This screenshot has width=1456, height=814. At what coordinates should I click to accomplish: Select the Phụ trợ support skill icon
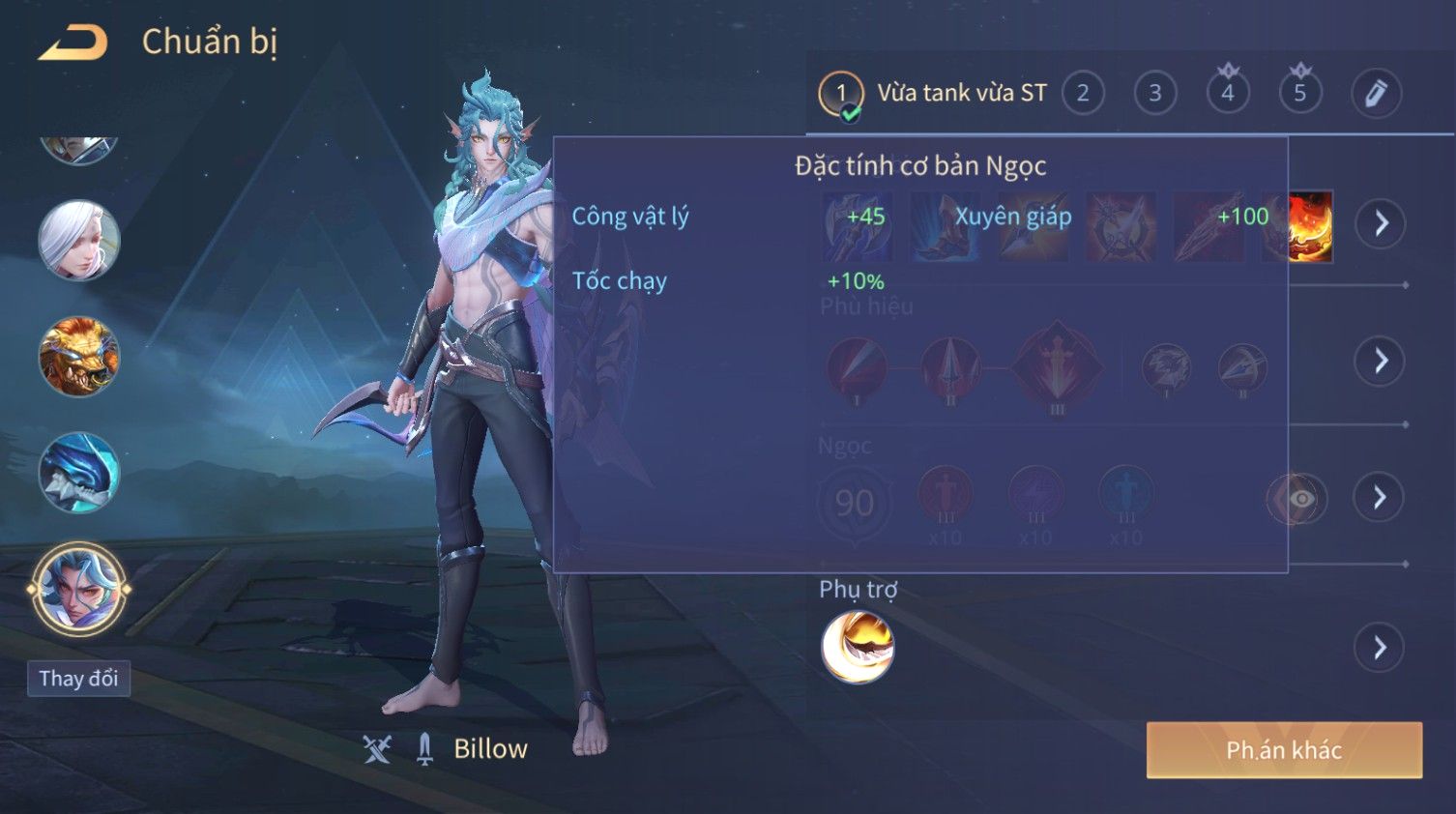(858, 647)
